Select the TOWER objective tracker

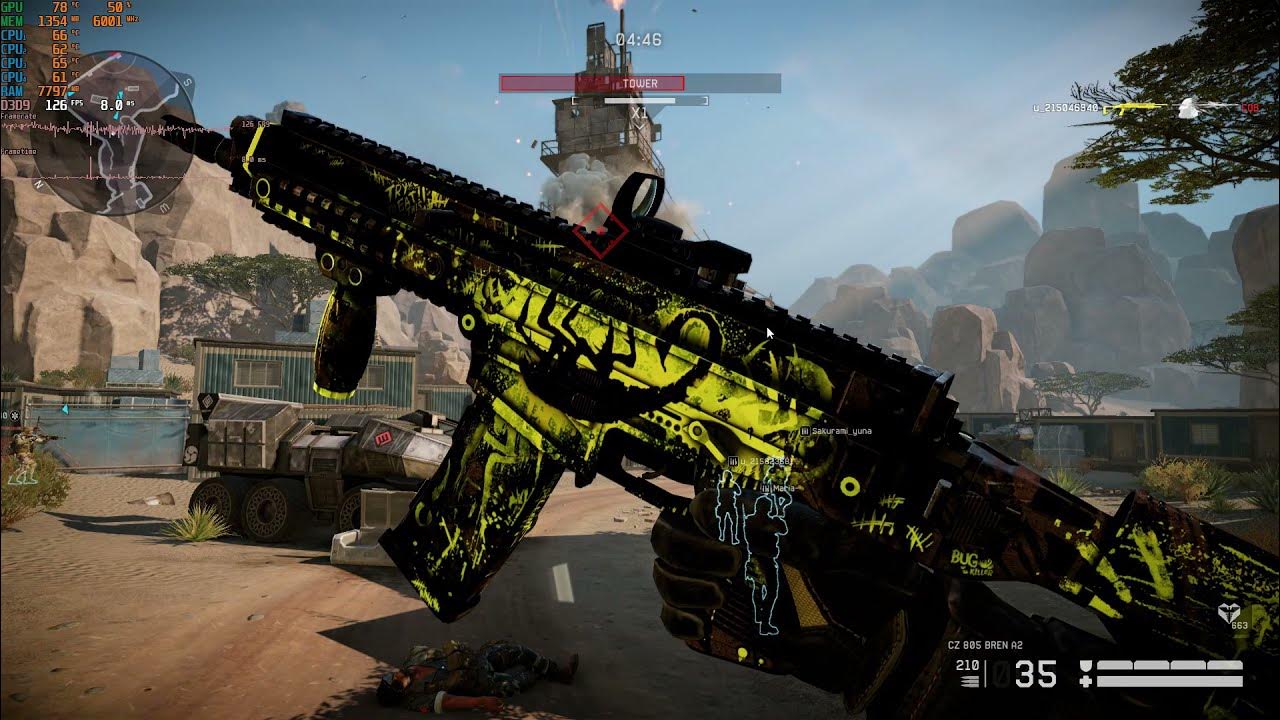click(639, 83)
